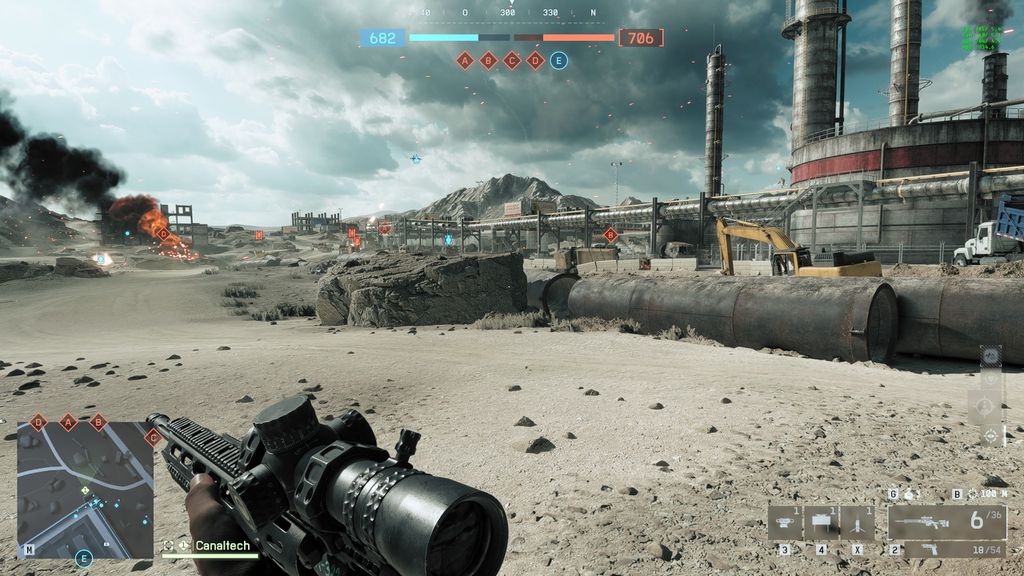Select the gadget slot numbered 3
Screen dimensions: 1024x576
click(785, 523)
